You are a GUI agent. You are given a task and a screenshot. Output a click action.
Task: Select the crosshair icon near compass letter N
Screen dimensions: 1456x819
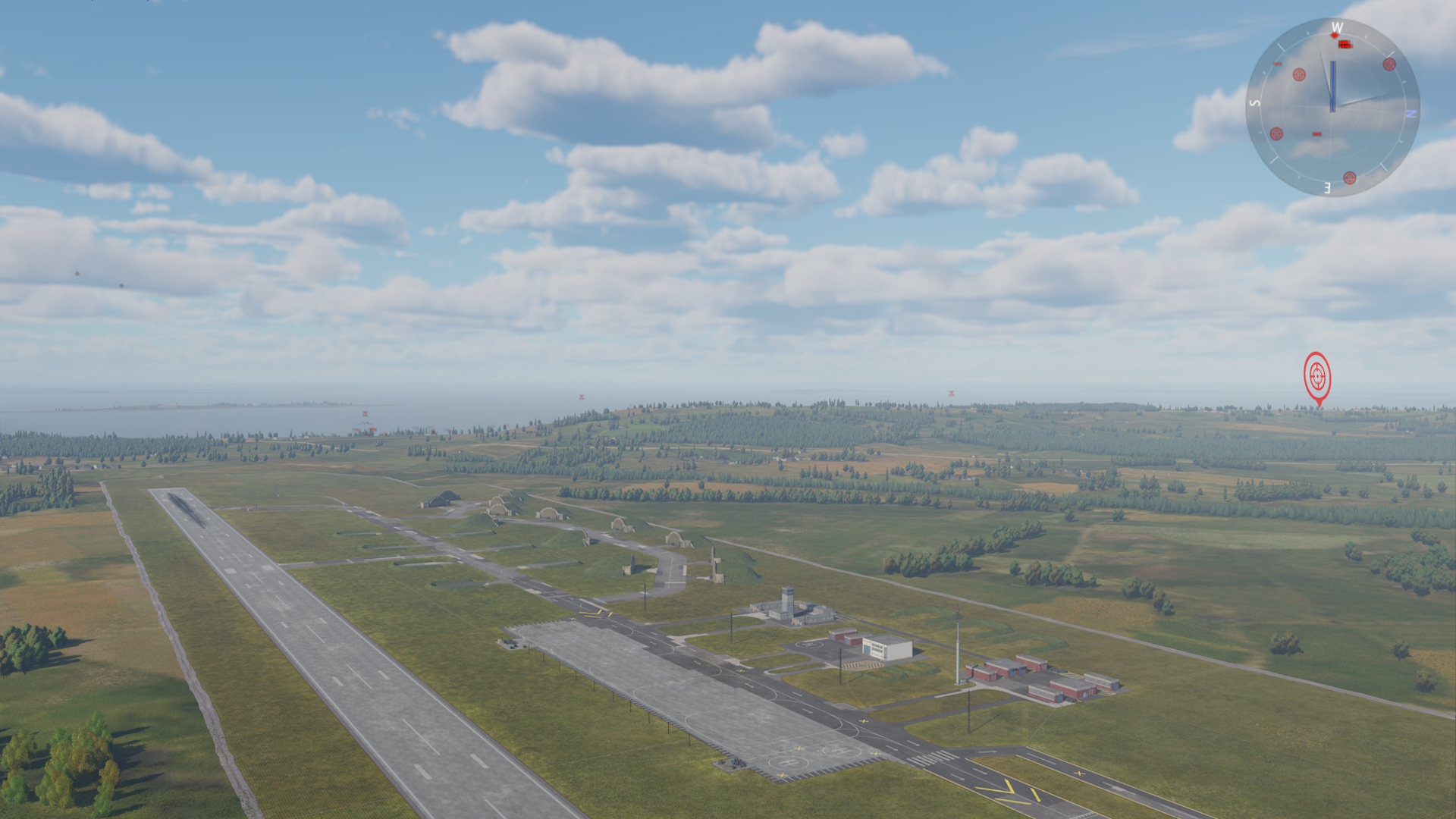(1389, 64)
